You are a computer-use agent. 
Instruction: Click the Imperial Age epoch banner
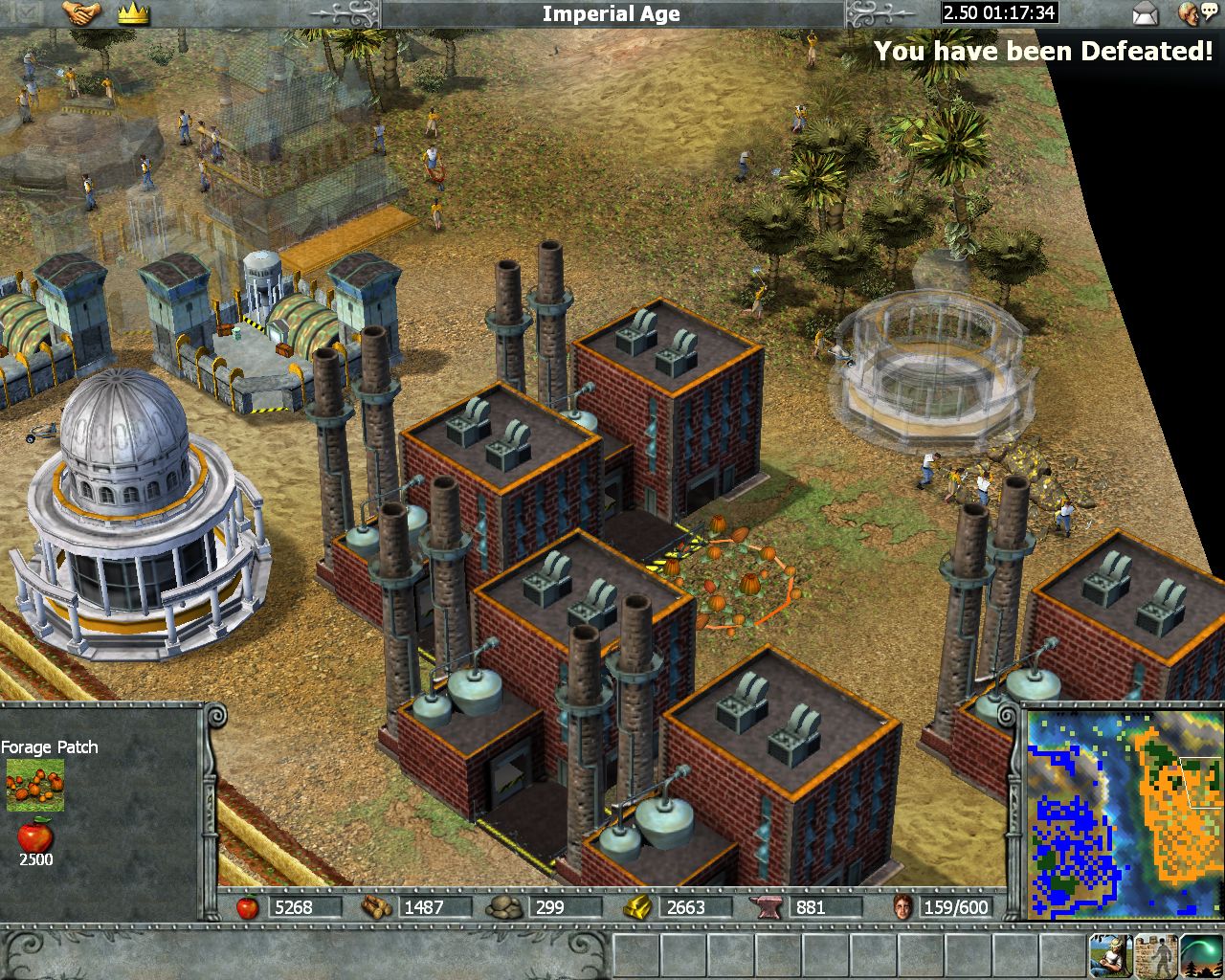point(611,13)
